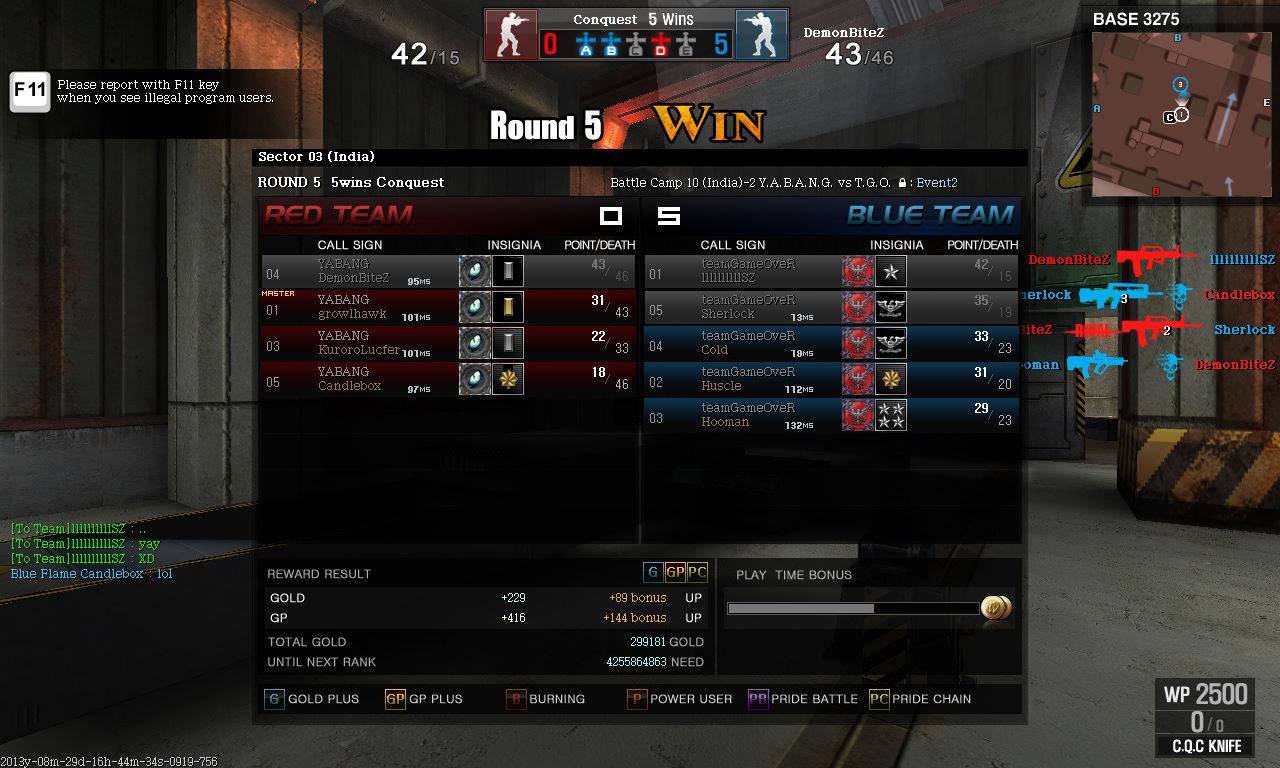Click the Blue Flame Candlebox chat message
This screenshot has height=768, width=1280.
pyautogui.click(x=91, y=574)
